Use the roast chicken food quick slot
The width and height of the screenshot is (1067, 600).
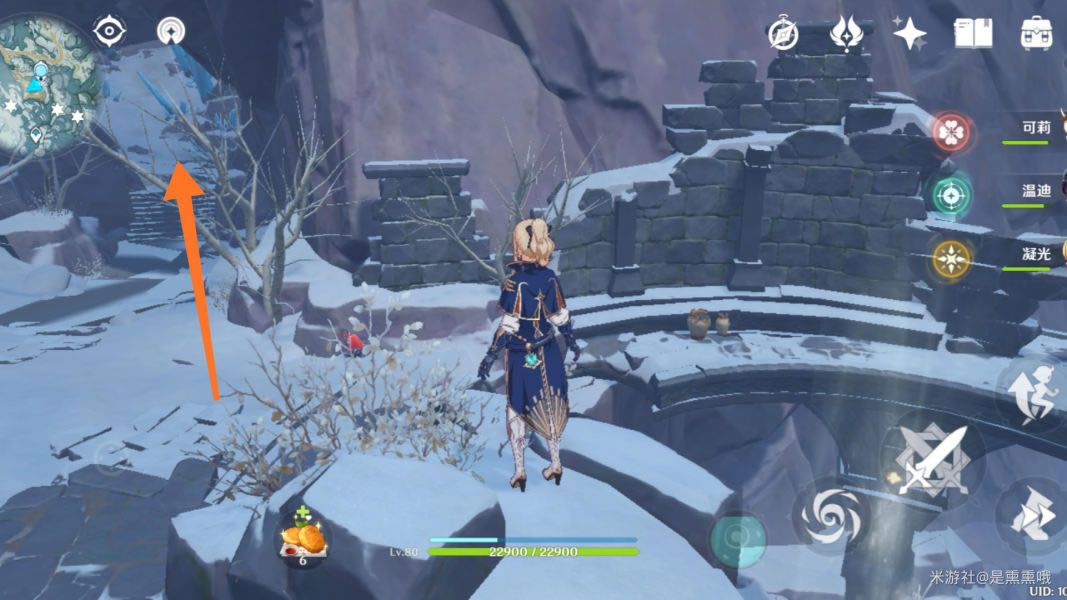point(303,540)
